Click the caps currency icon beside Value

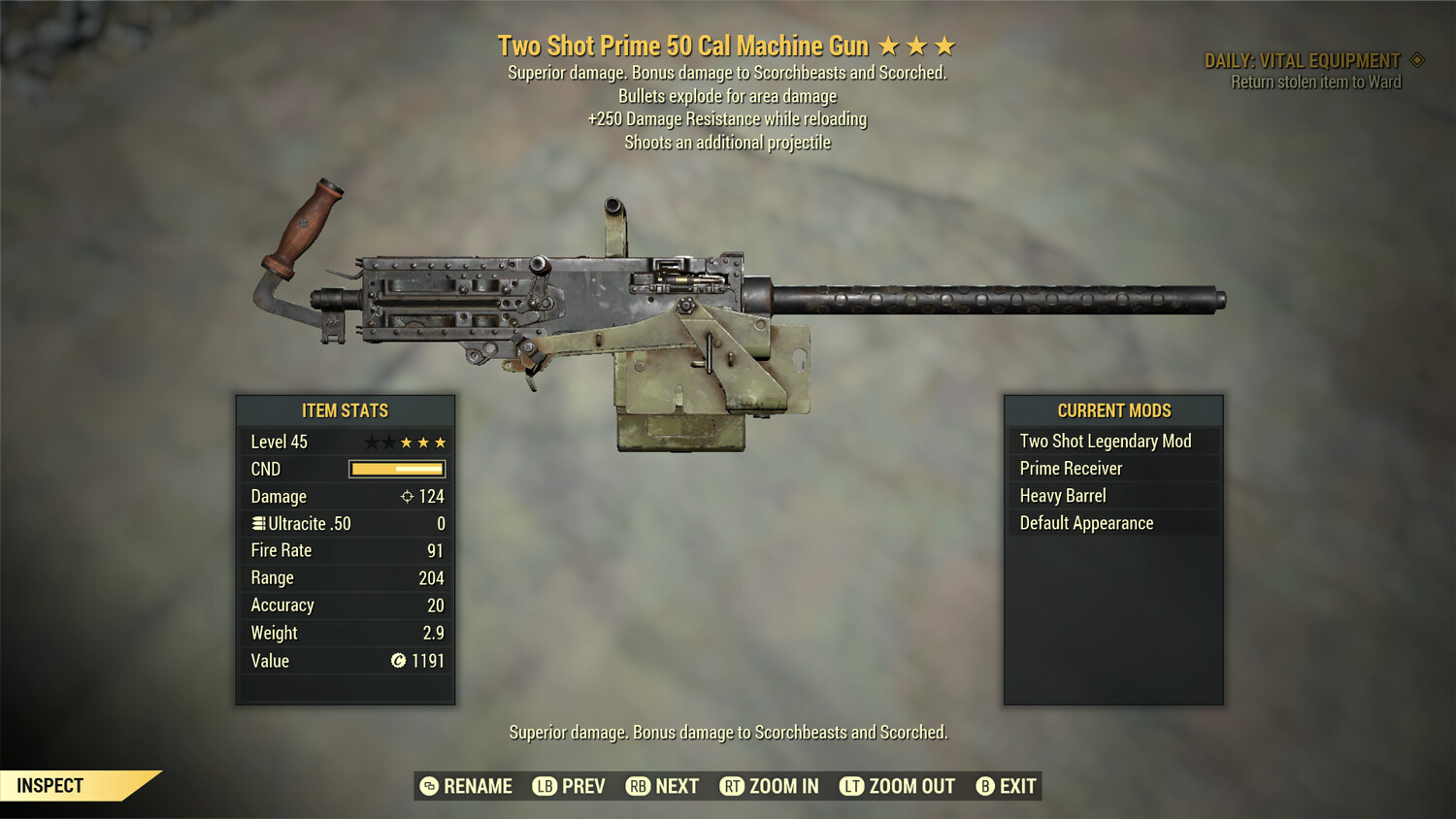tap(398, 661)
